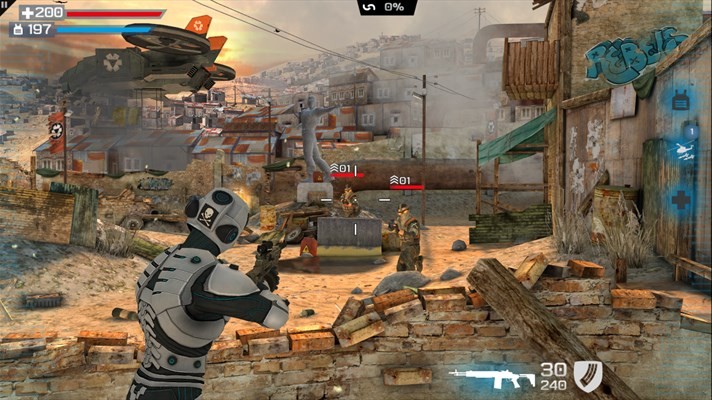This screenshot has width=712, height=400.
Task: Reload using the magazine shield button
Action: [x=588, y=376]
